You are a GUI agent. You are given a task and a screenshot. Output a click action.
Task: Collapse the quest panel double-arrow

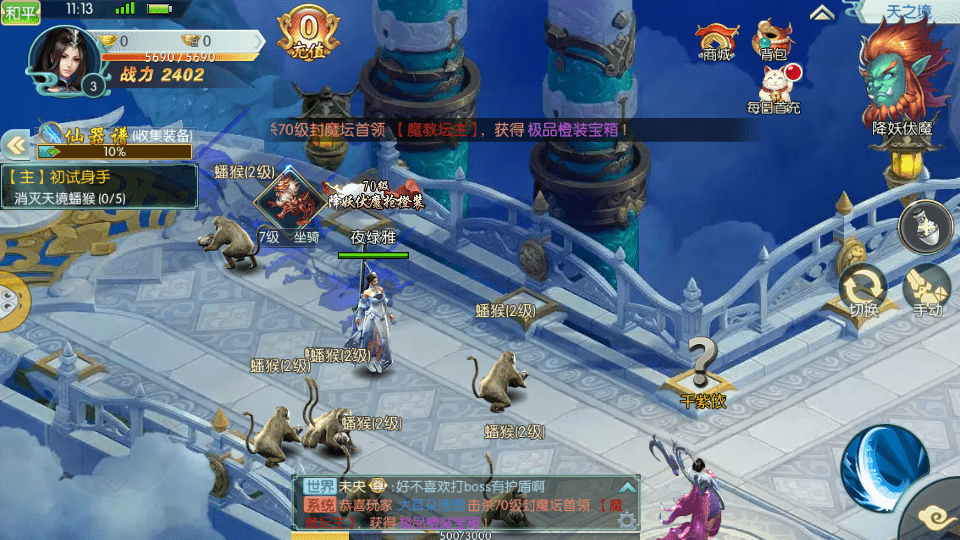pyautogui.click(x=15, y=146)
